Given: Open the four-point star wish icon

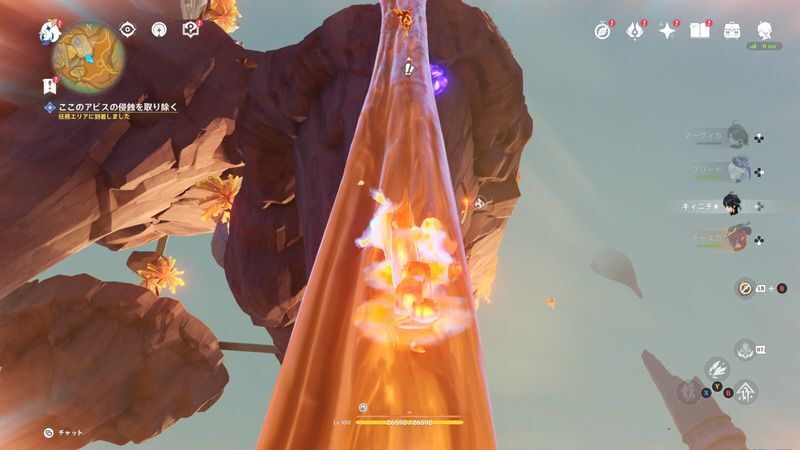Looking at the screenshot, I should click(667, 30).
